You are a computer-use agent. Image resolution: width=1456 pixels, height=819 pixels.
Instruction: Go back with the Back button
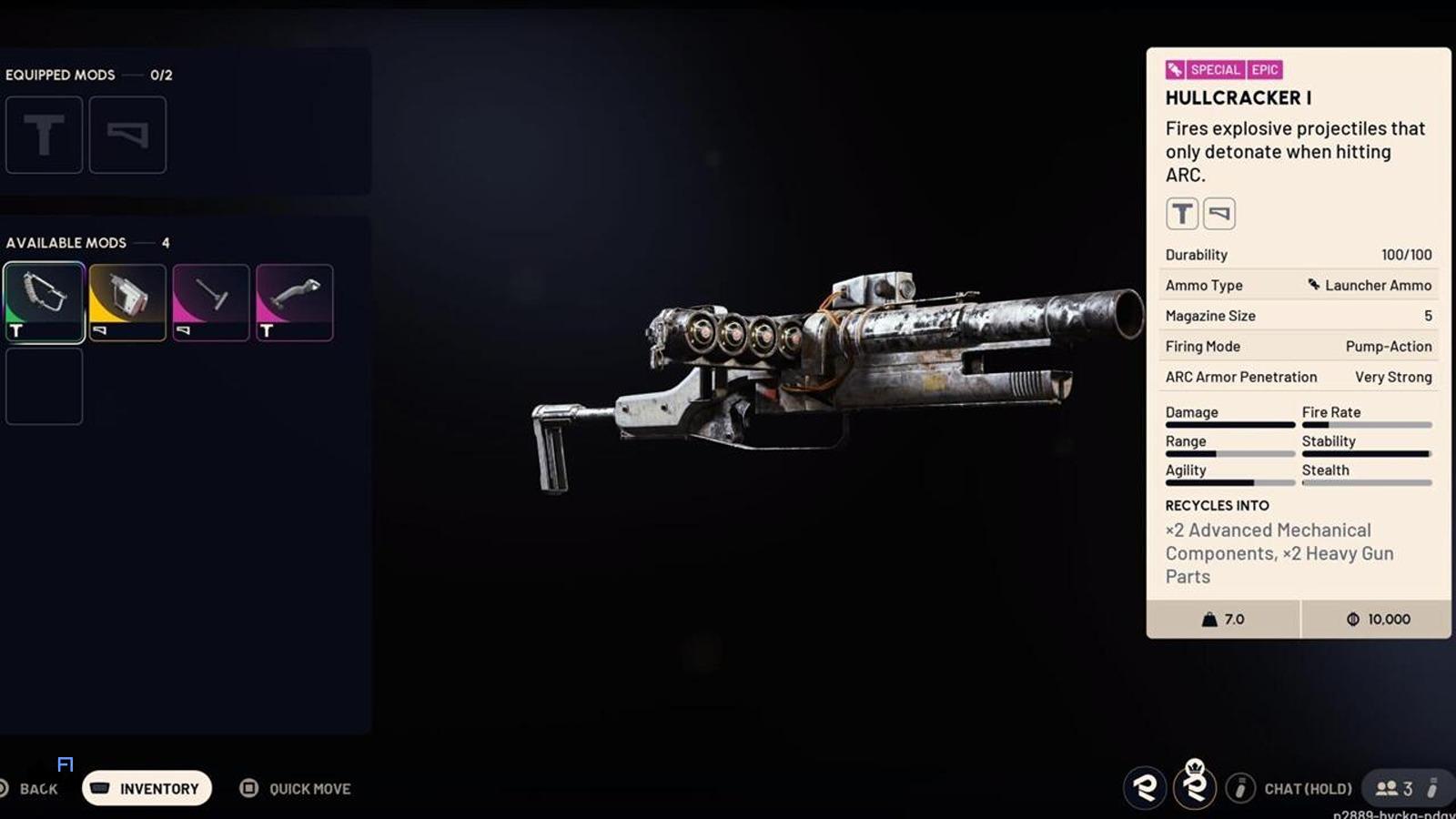37,789
